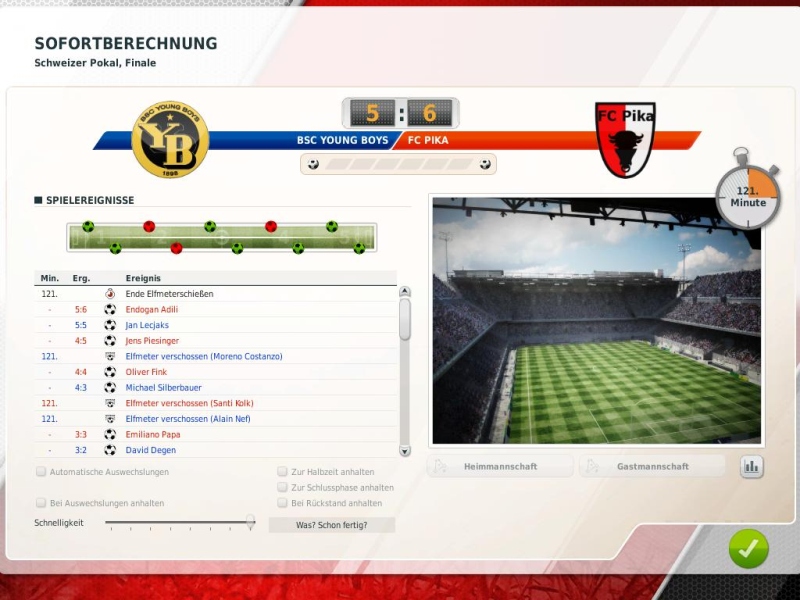Select Endogan Adili 5:6 event row
Screen dimensions: 800x600
coord(152,310)
